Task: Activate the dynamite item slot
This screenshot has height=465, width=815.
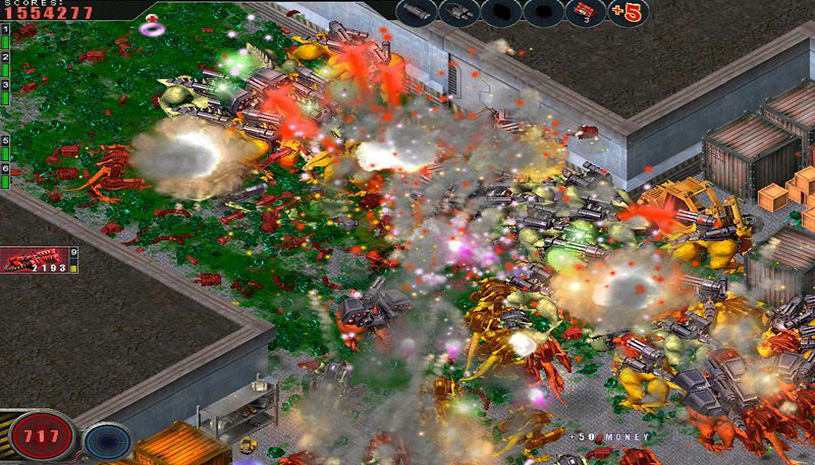Action: (x=585, y=13)
